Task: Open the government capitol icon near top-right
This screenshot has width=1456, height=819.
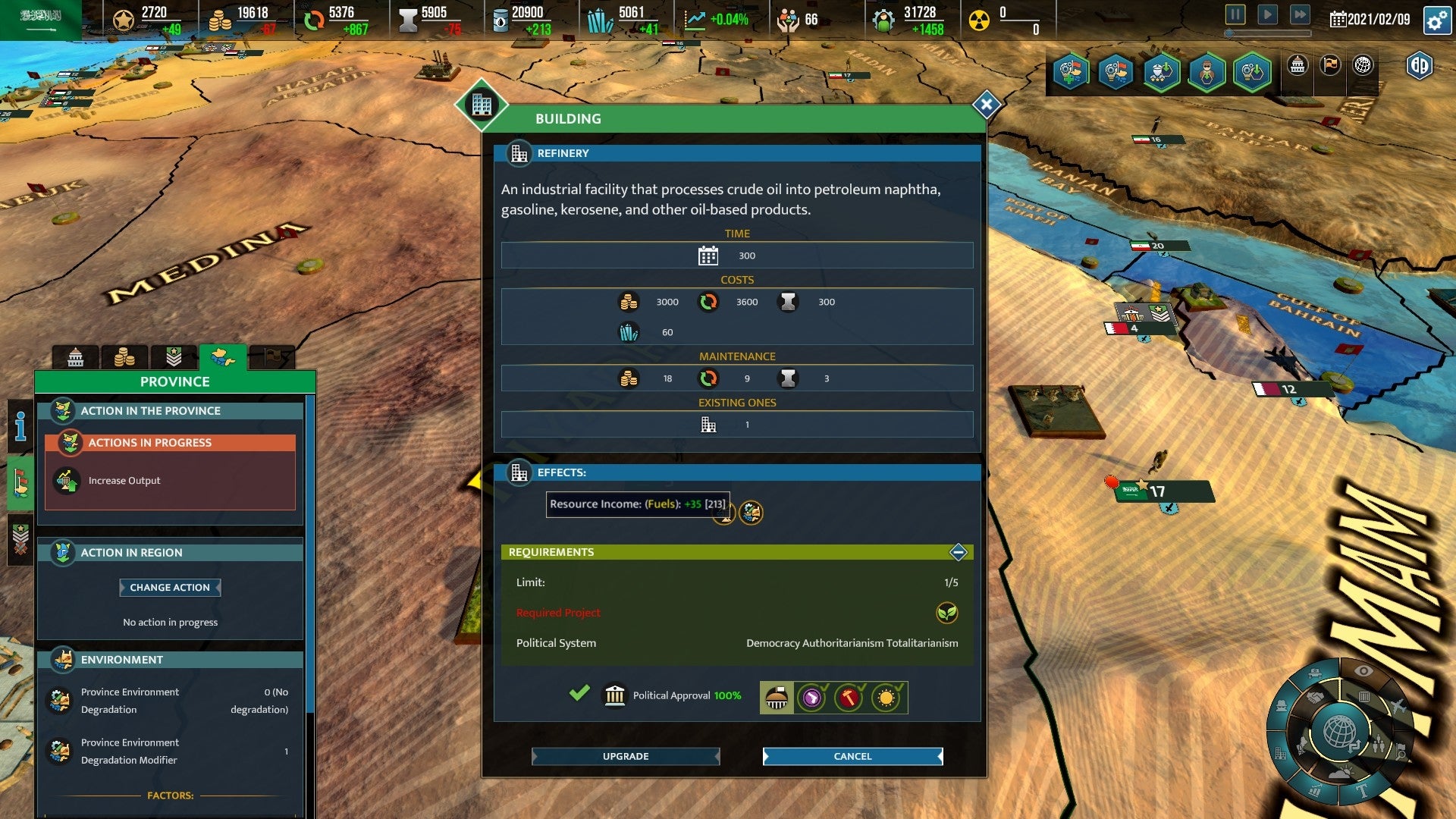Action: [1298, 67]
